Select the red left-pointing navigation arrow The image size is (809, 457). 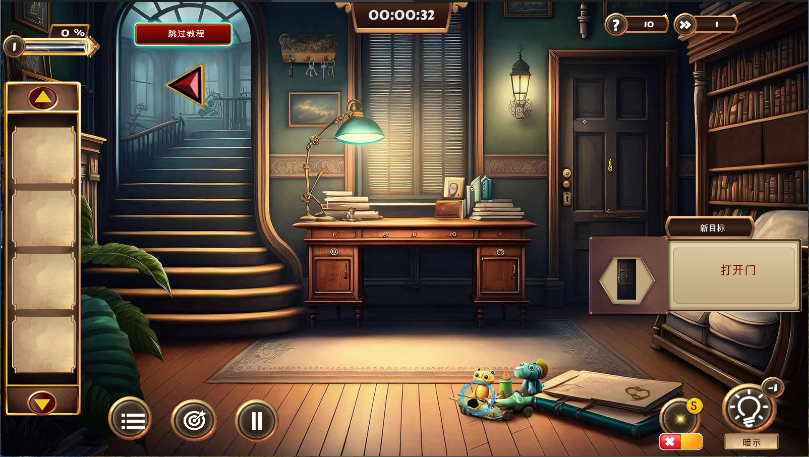point(186,86)
